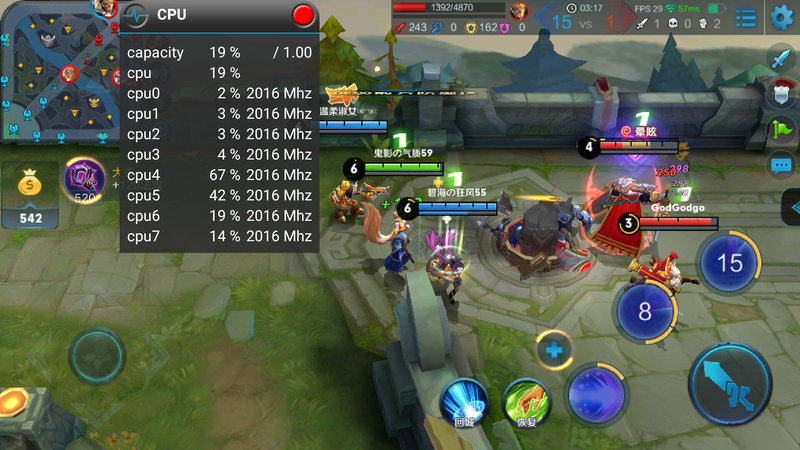Activate the skill on 15 second cooldown
Image resolution: width=800 pixels, height=450 pixels.
click(x=731, y=263)
